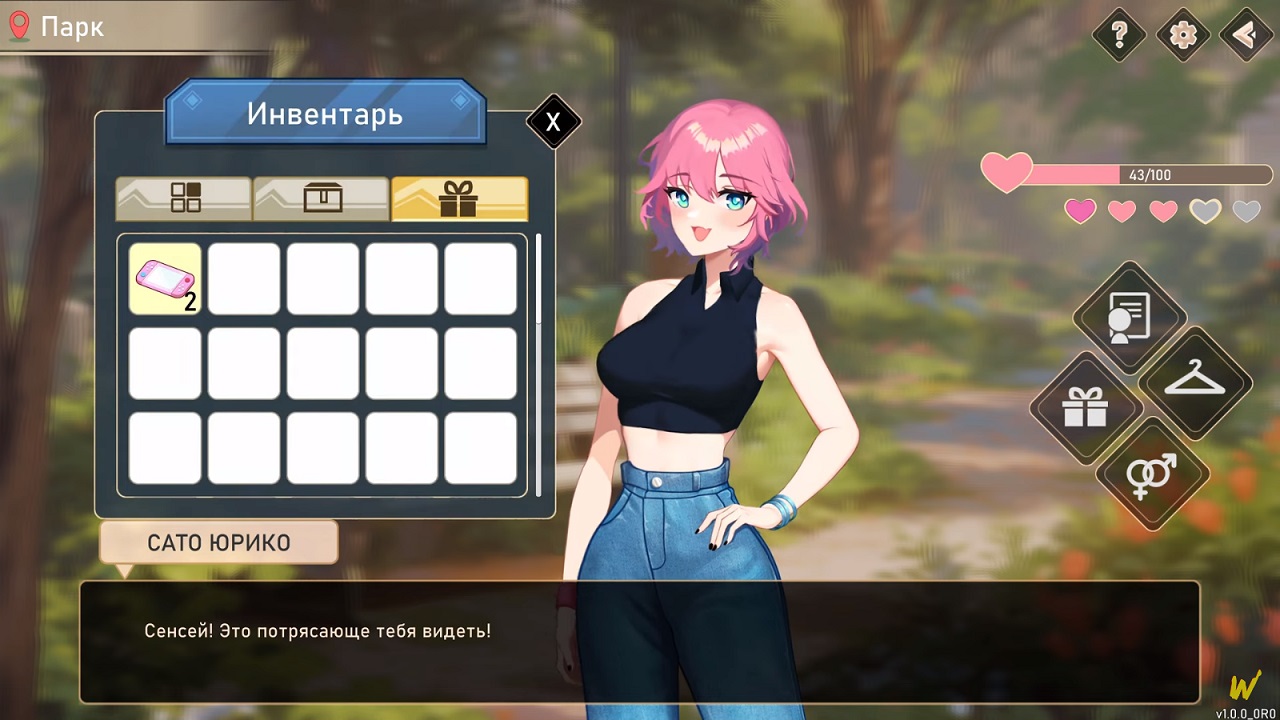The image size is (1280, 720).
Task: Select the gift box inventory tab
Action: pyautogui.click(x=459, y=198)
